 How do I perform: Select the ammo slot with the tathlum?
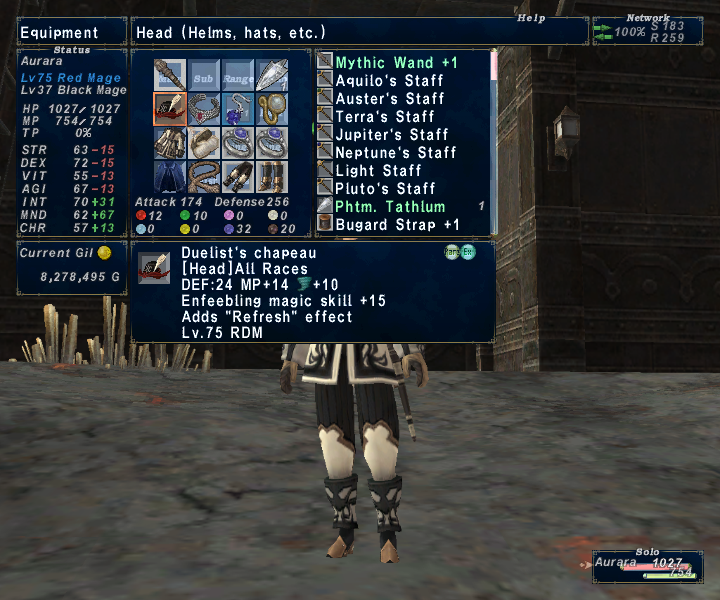coord(272,76)
